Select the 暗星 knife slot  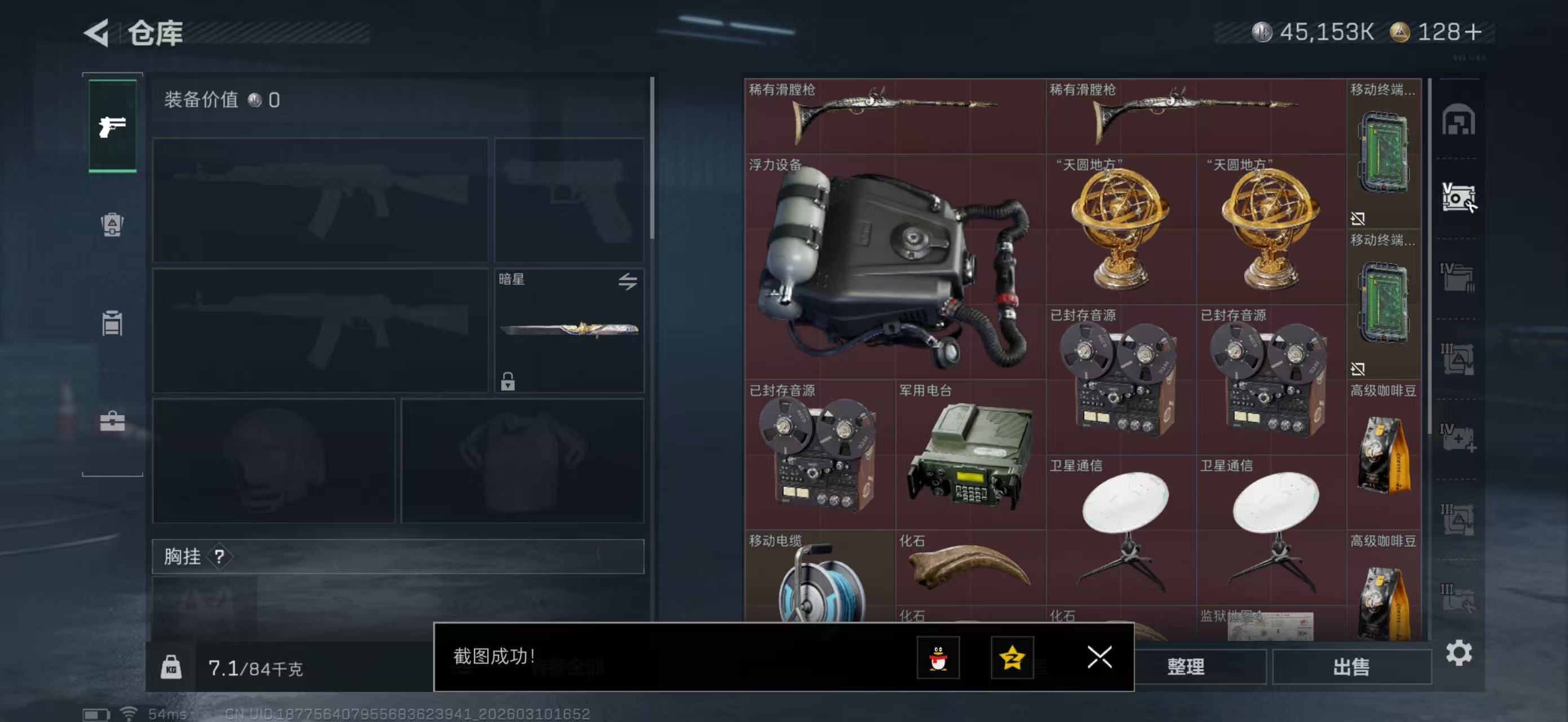click(x=568, y=331)
